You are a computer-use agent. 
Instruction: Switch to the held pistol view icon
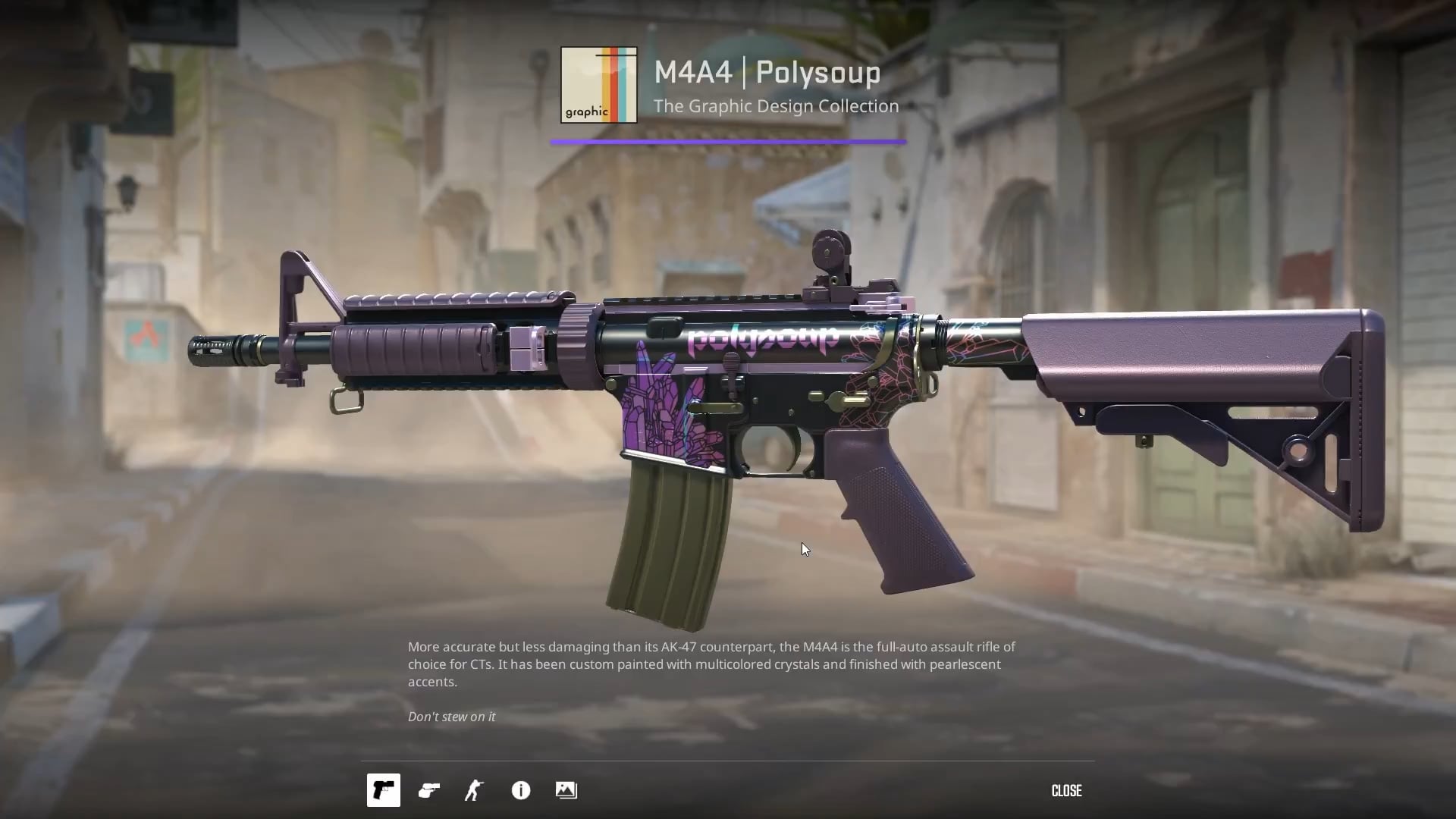tap(429, 790)
